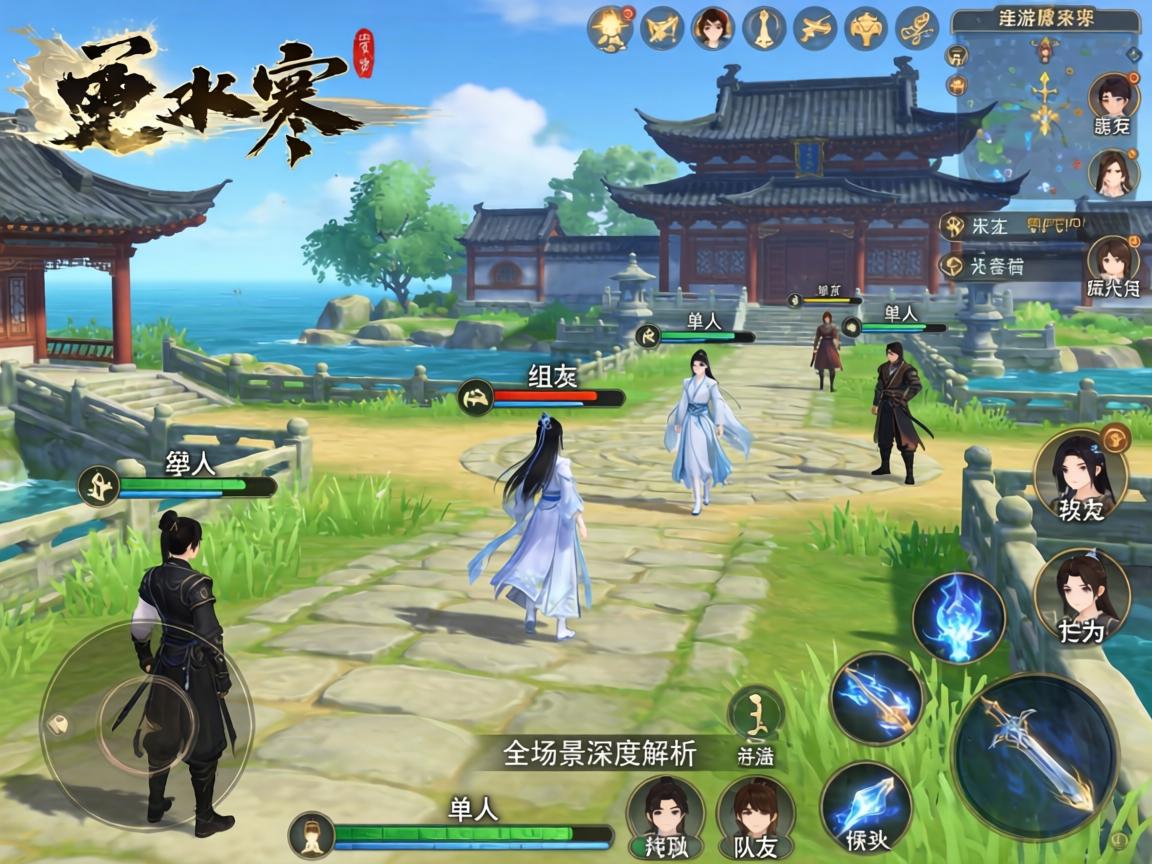The width and height of the screenshot is (1152, 864).
Task: Click the golden scroll knot icon
Action: (x=916, y=29)
